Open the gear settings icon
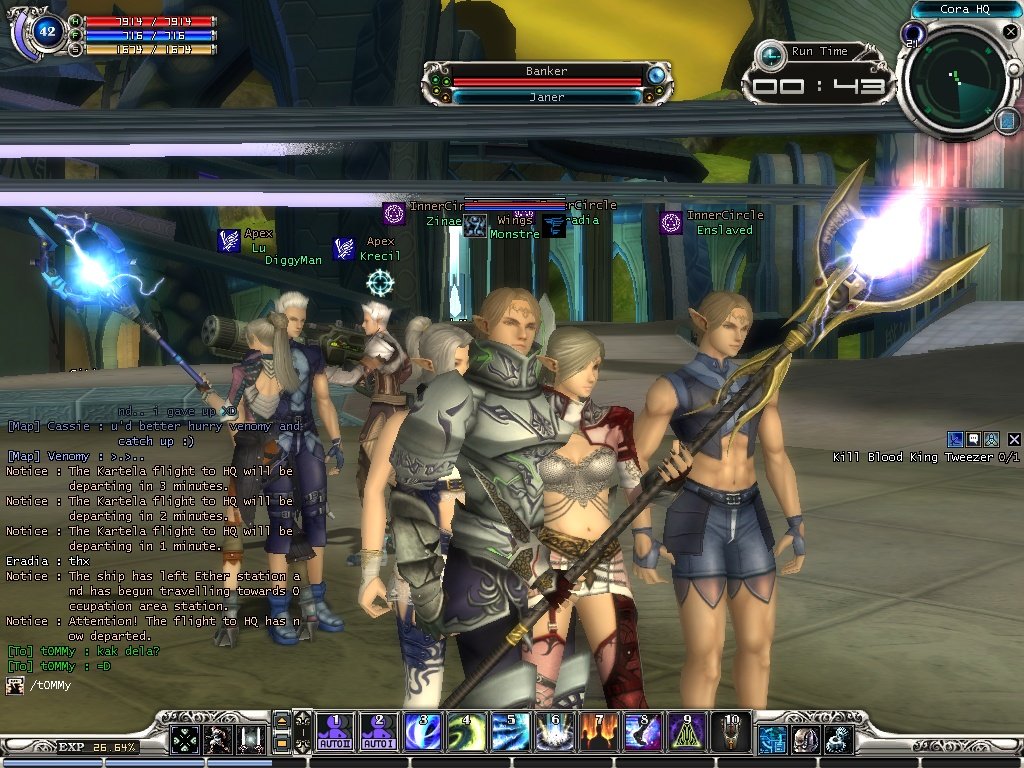This screenshot has height=768, width=1024. pyautogui.click(x=838, y=740)
